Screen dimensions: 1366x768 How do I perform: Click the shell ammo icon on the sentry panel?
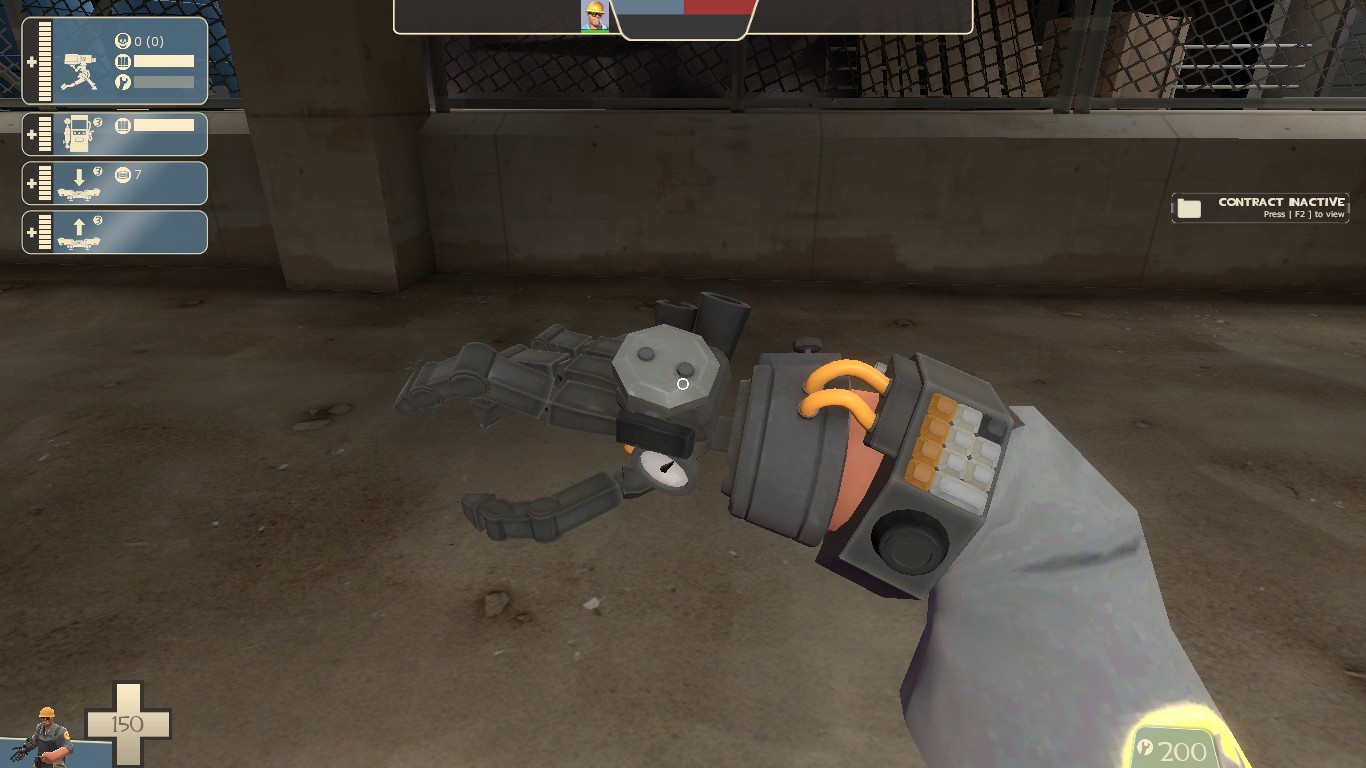pos(122,60)
